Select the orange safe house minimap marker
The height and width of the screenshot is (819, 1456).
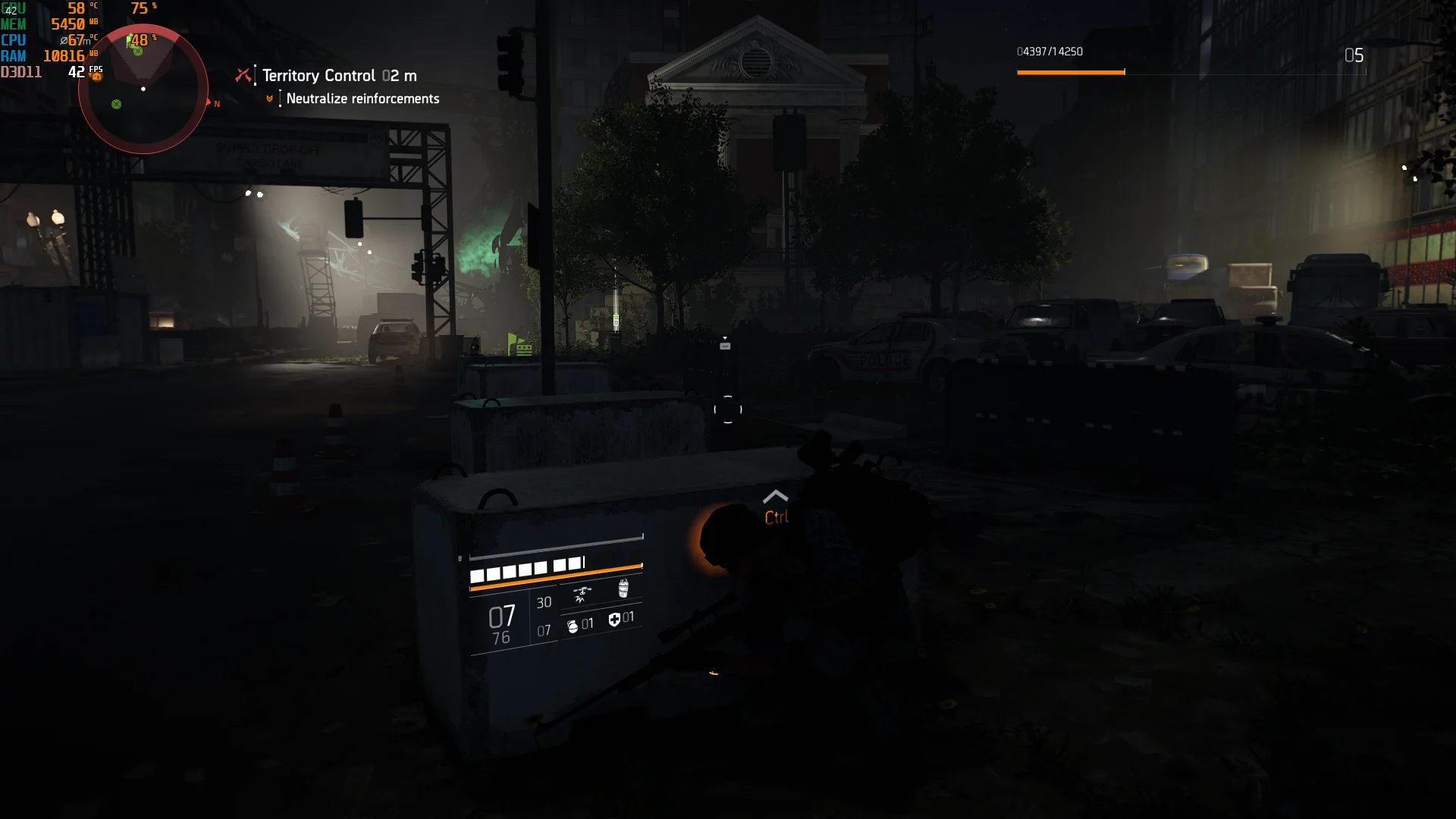[x=97, y=76]
